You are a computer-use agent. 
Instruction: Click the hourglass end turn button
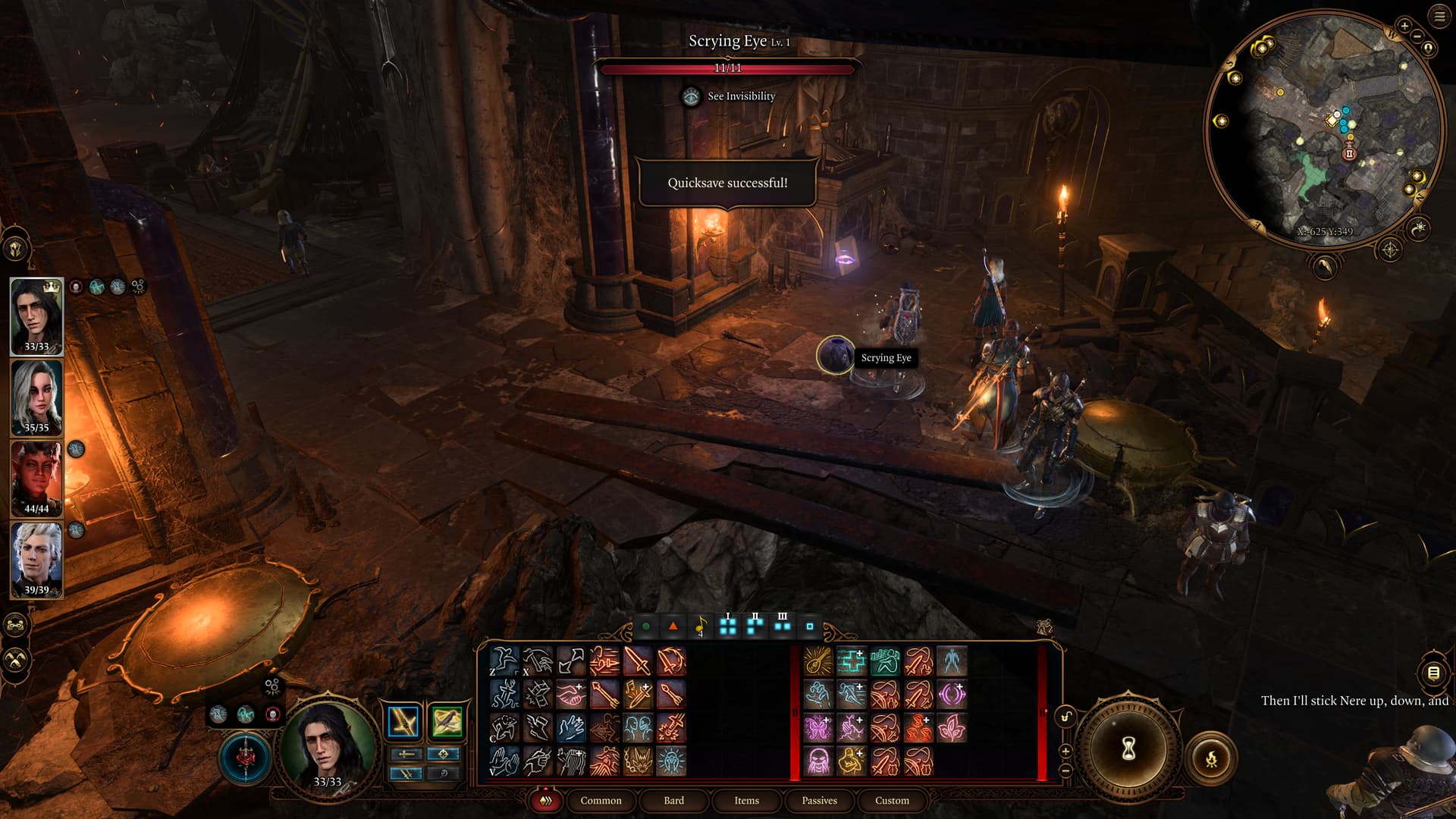tap(1128, 749)
